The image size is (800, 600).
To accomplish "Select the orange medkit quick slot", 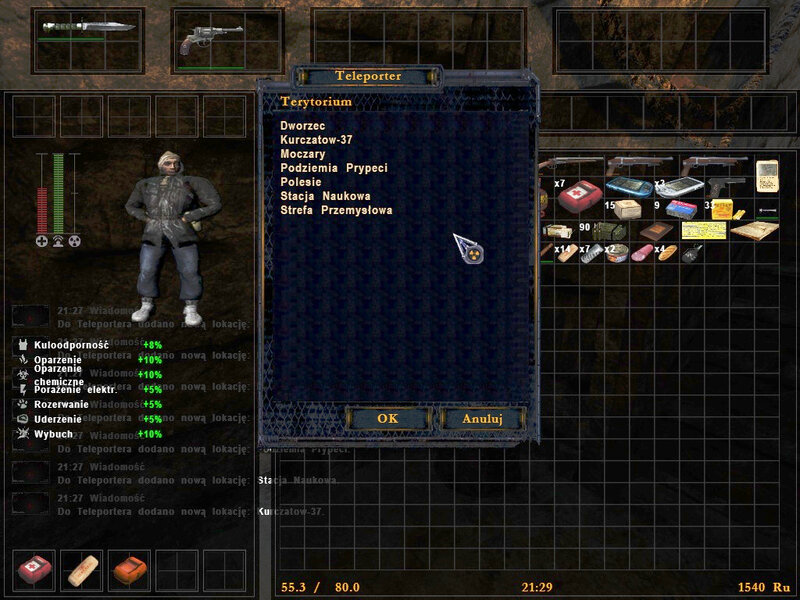I will pyautogui.click(x=129, y=570).
